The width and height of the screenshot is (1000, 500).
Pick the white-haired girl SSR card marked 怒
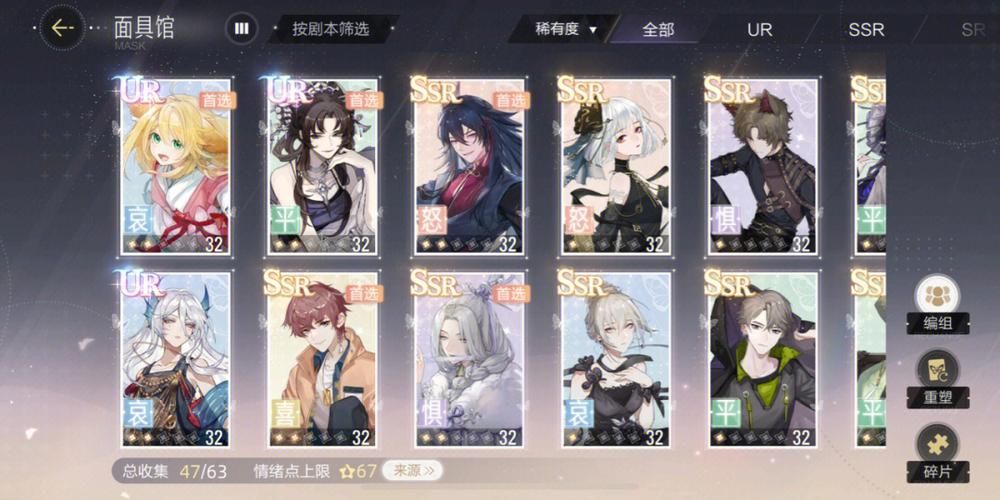click(x=616, y=166)
